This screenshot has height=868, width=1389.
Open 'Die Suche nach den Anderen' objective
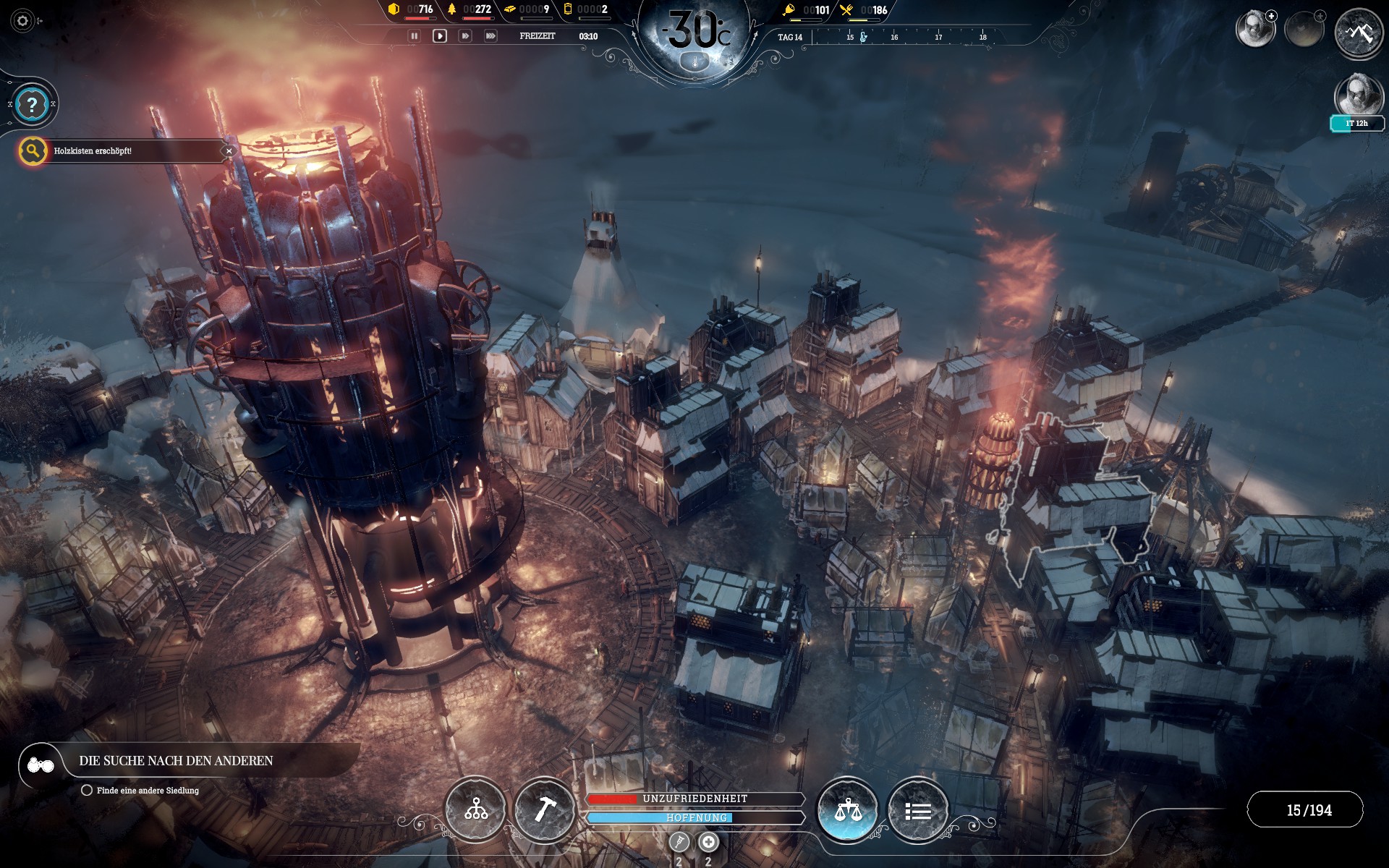tap(176, 761)
